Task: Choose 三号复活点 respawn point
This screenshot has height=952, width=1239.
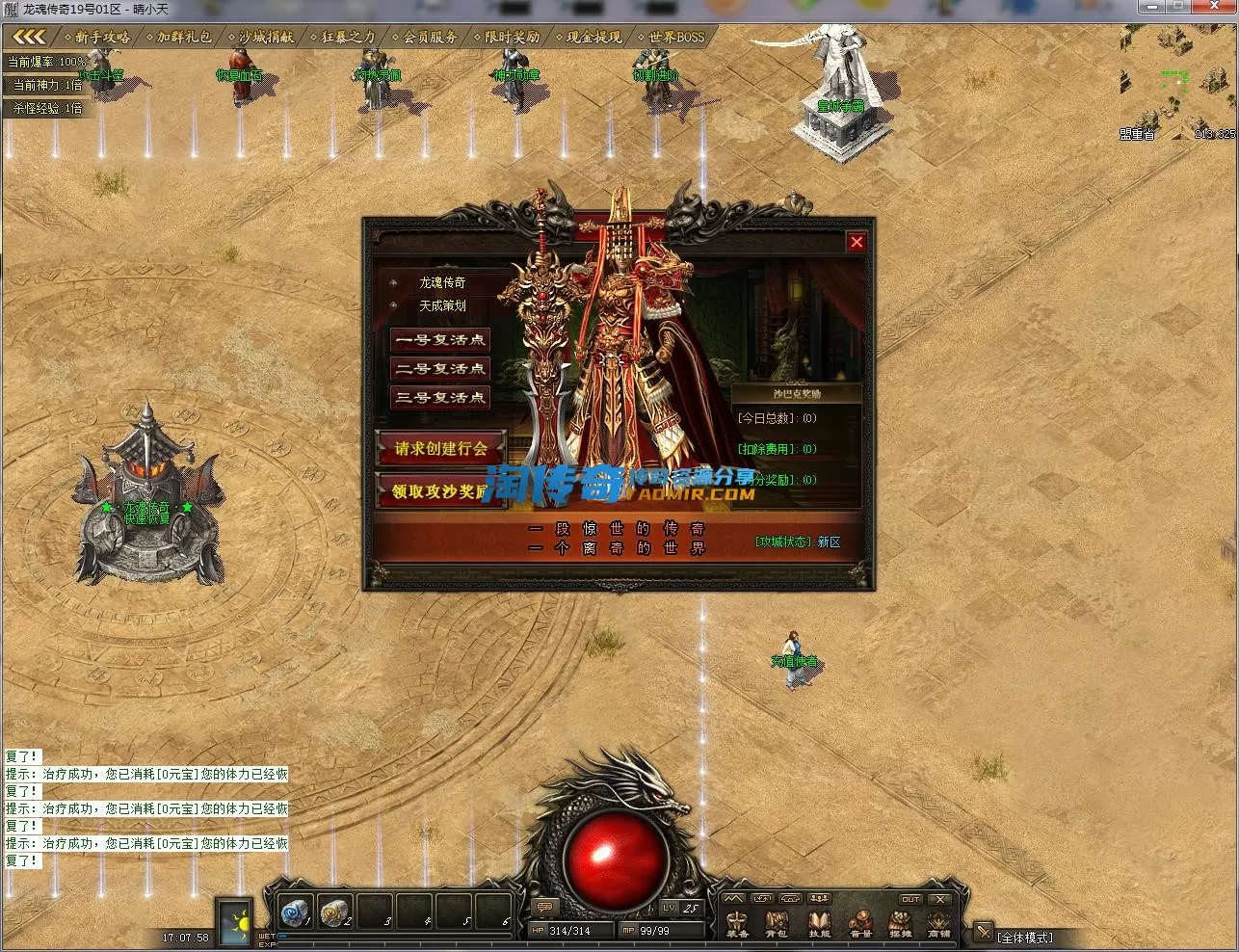Action: click(x=440, y=398)
